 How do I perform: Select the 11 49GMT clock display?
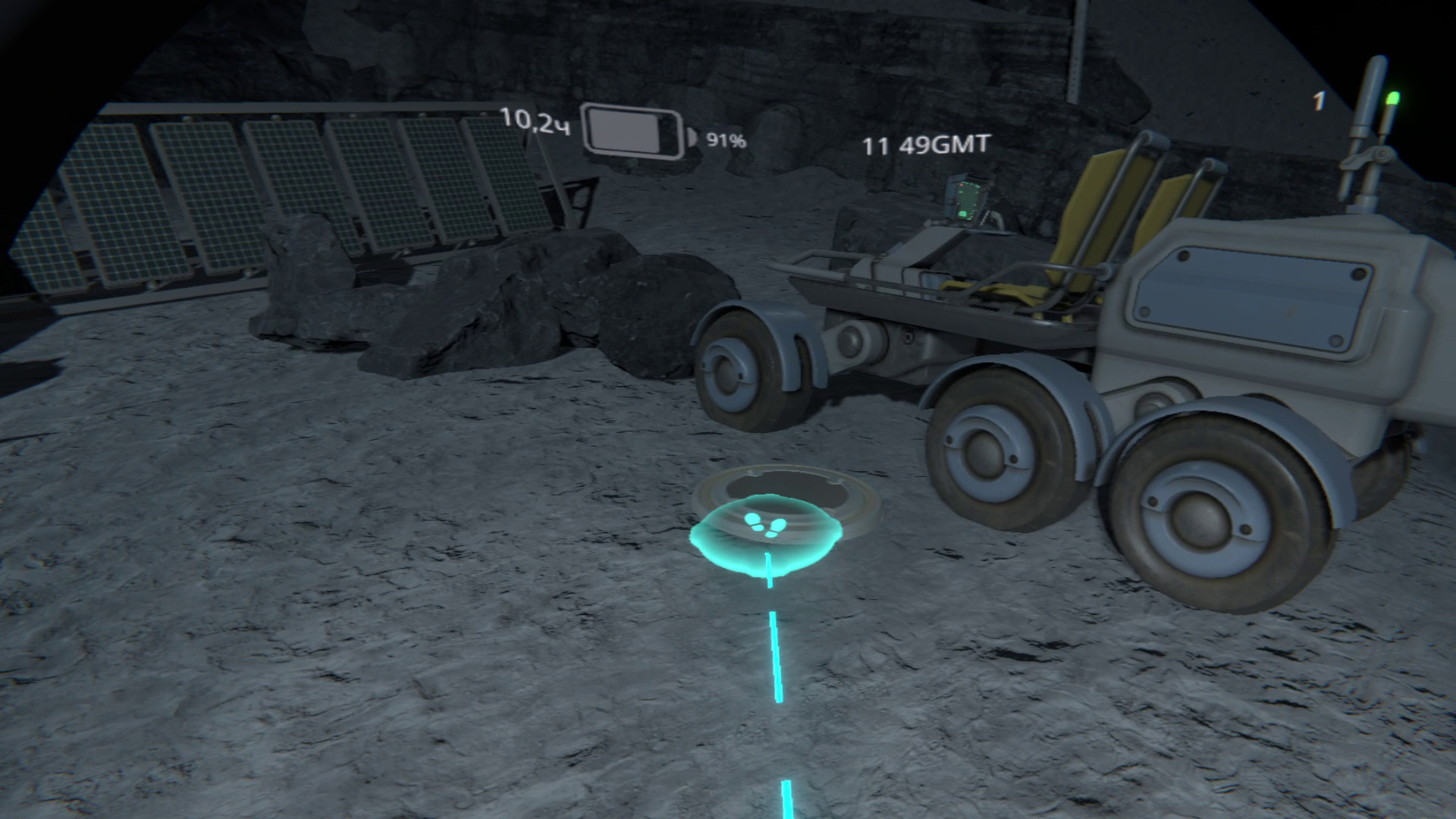pyautogui.click(x=927, y=143)
